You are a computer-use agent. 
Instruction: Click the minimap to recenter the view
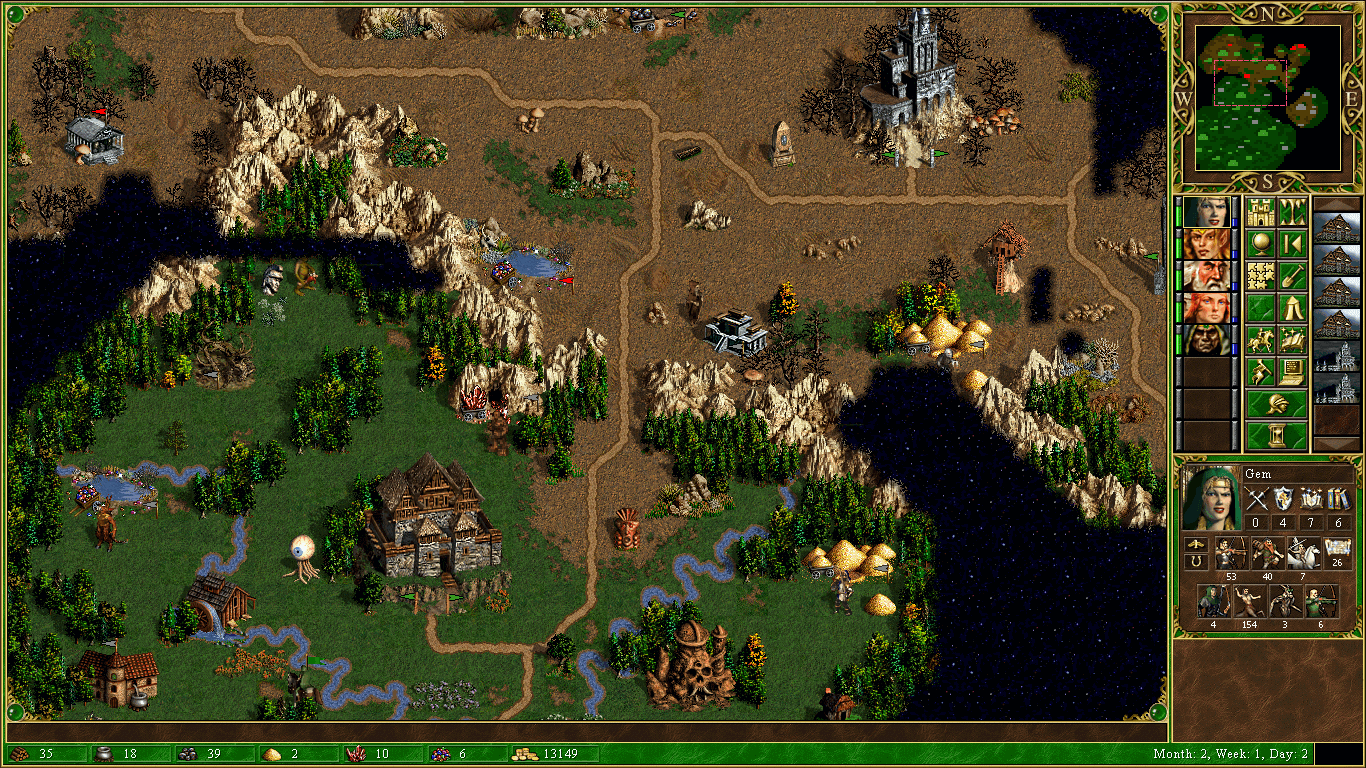point(1270,95)
